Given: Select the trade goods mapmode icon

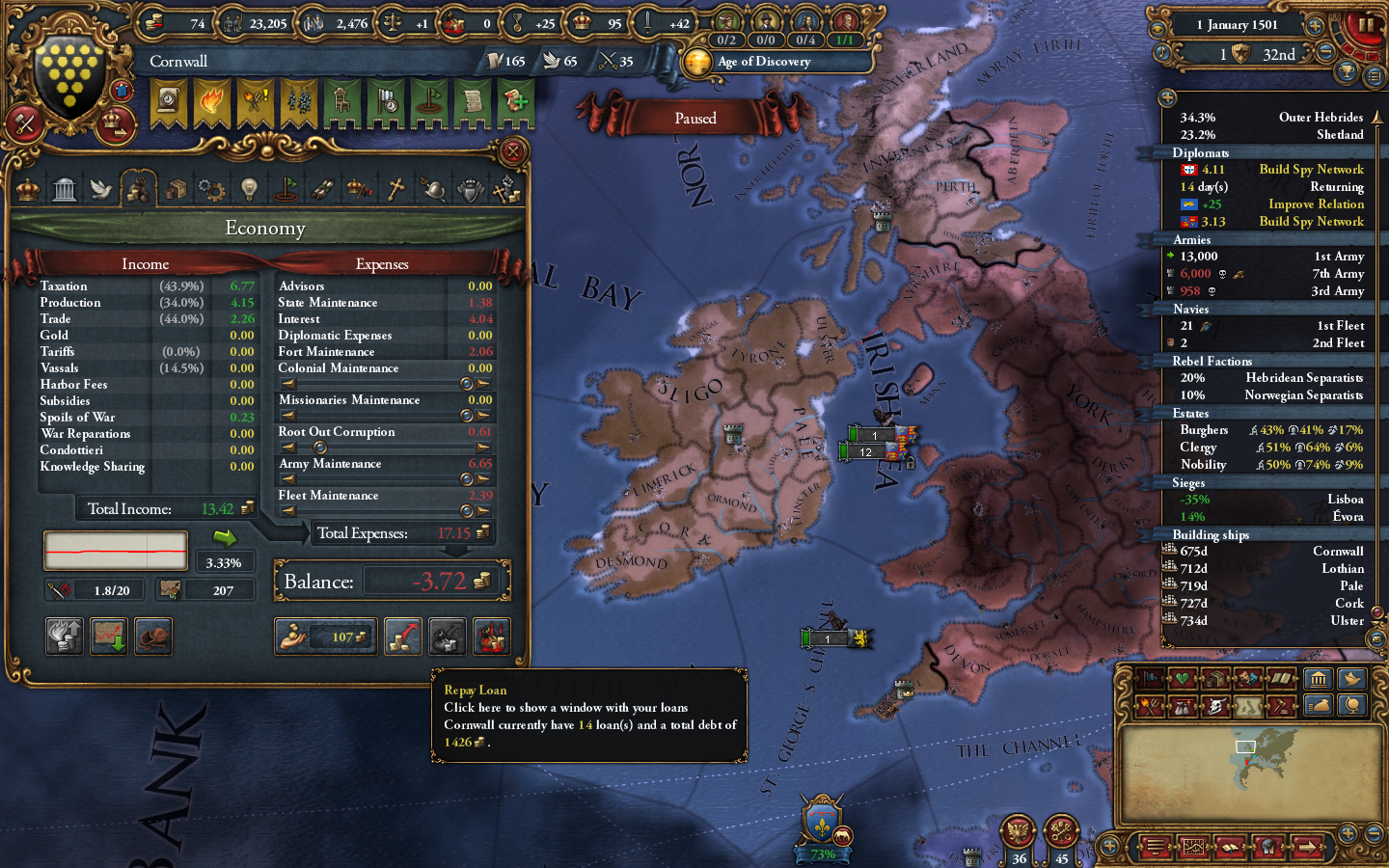Looking at the screenshot, I should pos(1215,678).
